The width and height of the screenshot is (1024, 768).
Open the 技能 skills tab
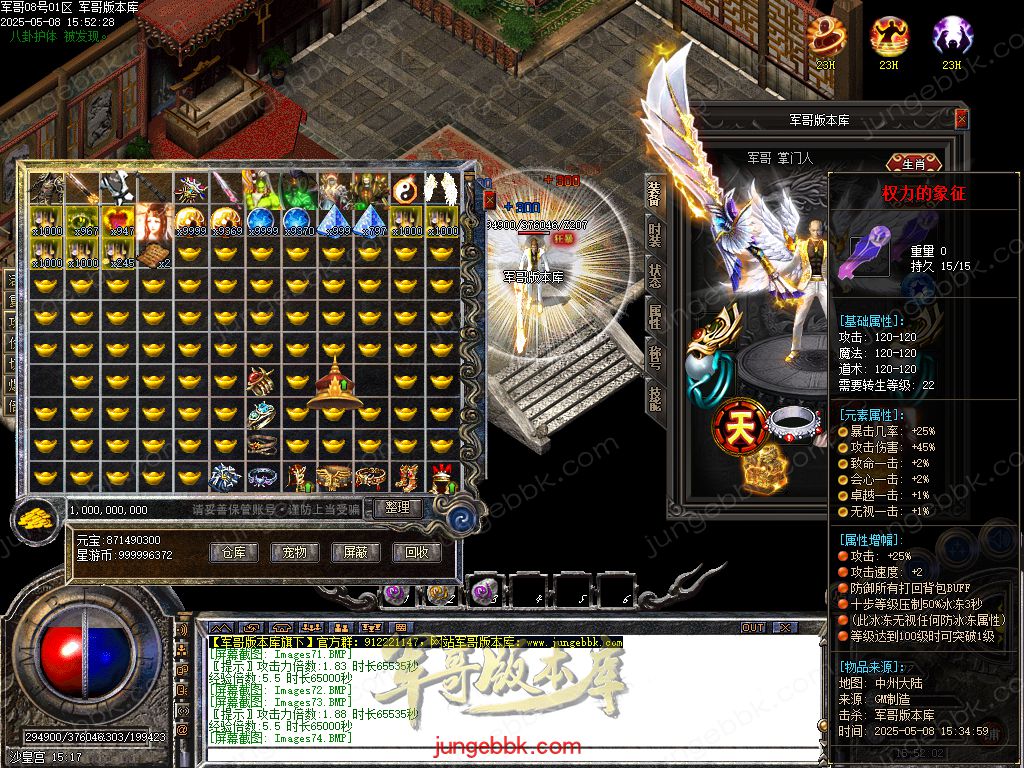pos(655,398)
